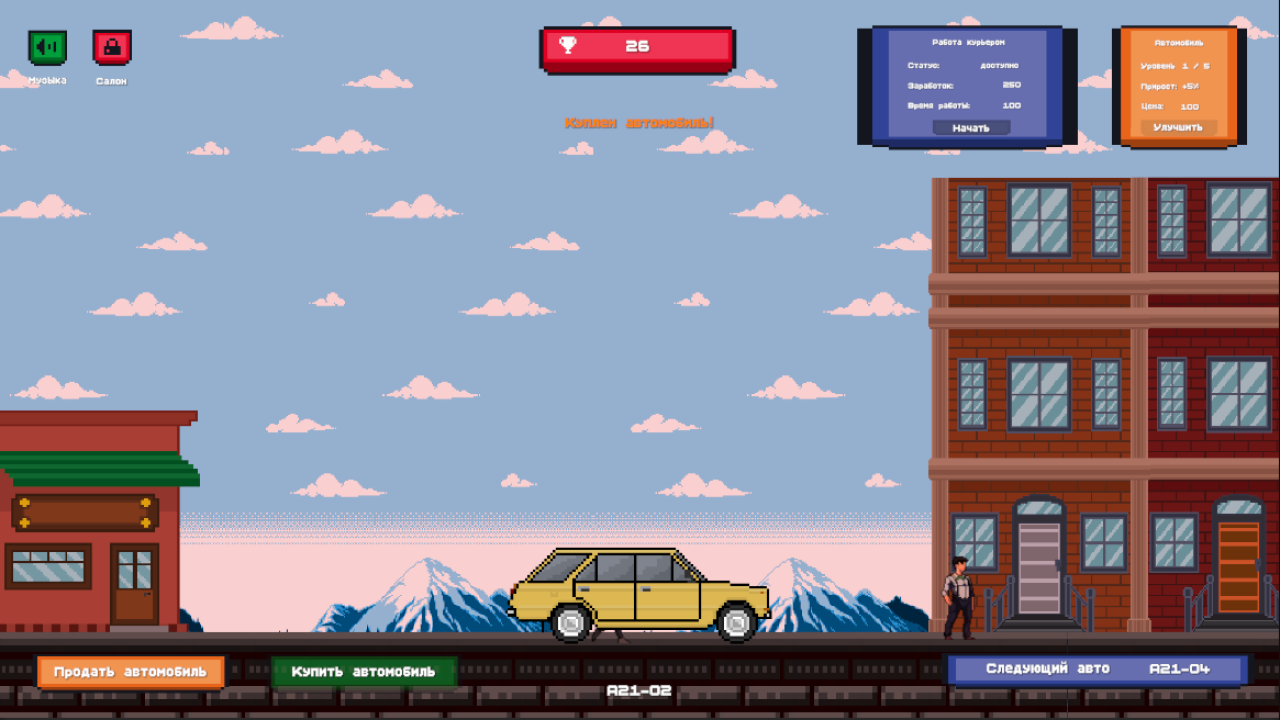Click the red score bar showing 26
This screenshot has height=720, width=1280.
coord(639,46)
